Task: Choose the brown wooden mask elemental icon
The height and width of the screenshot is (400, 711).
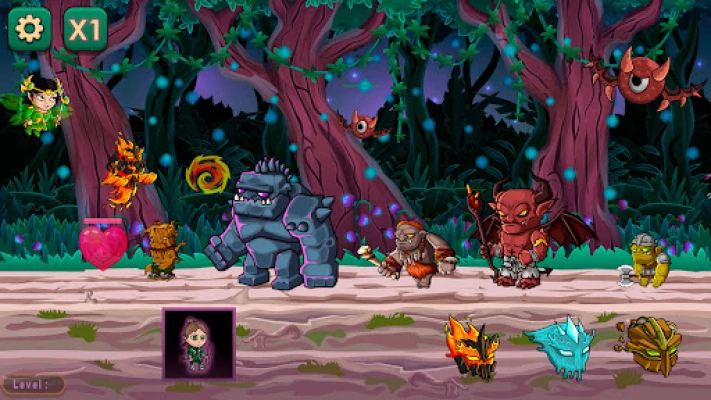Action: [651, 345]
